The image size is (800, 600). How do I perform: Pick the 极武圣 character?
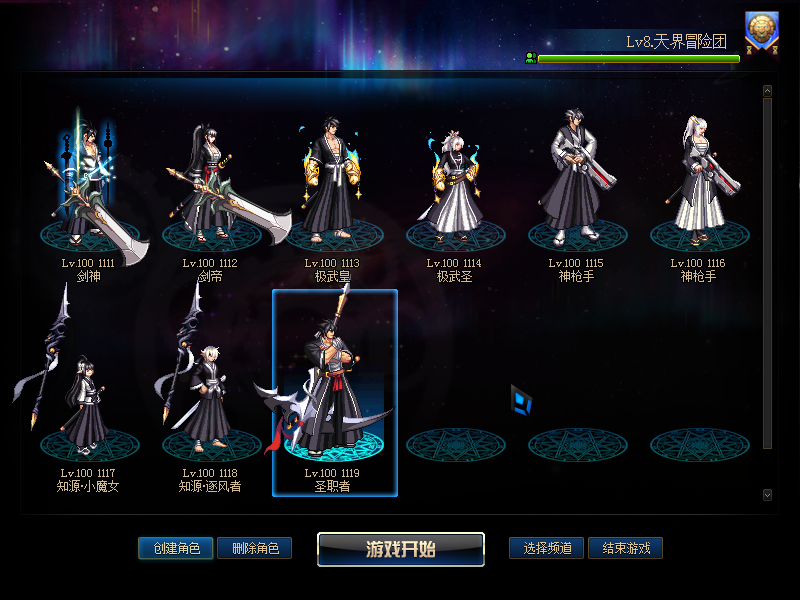point(454,190)
